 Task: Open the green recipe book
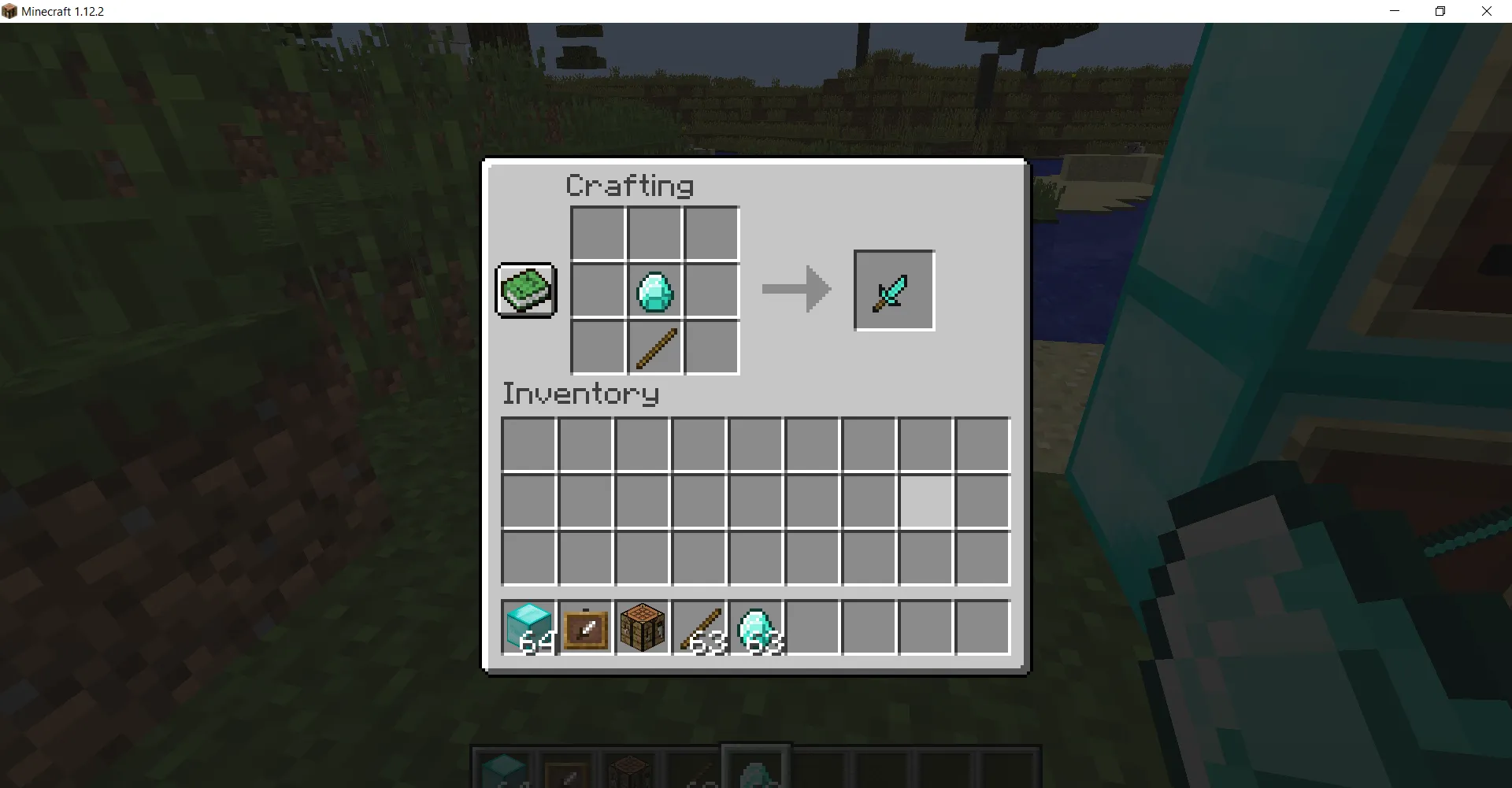[x=525, y=290]
